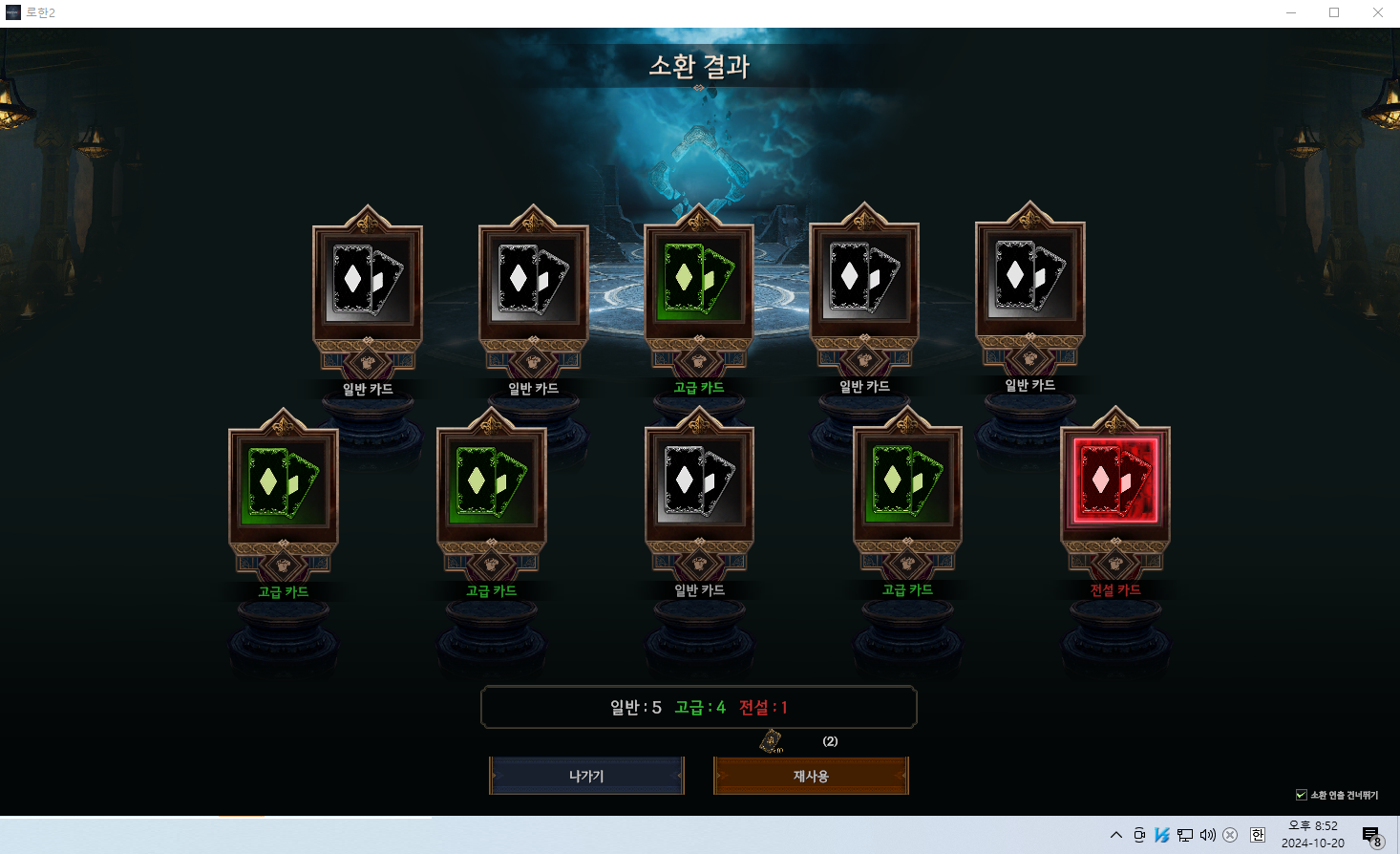This screenshot has width=1400, height=854.
Task: Toggle the 소환 연출 건너뛰기 checkbox
Action: click(x=1301, y=795)
